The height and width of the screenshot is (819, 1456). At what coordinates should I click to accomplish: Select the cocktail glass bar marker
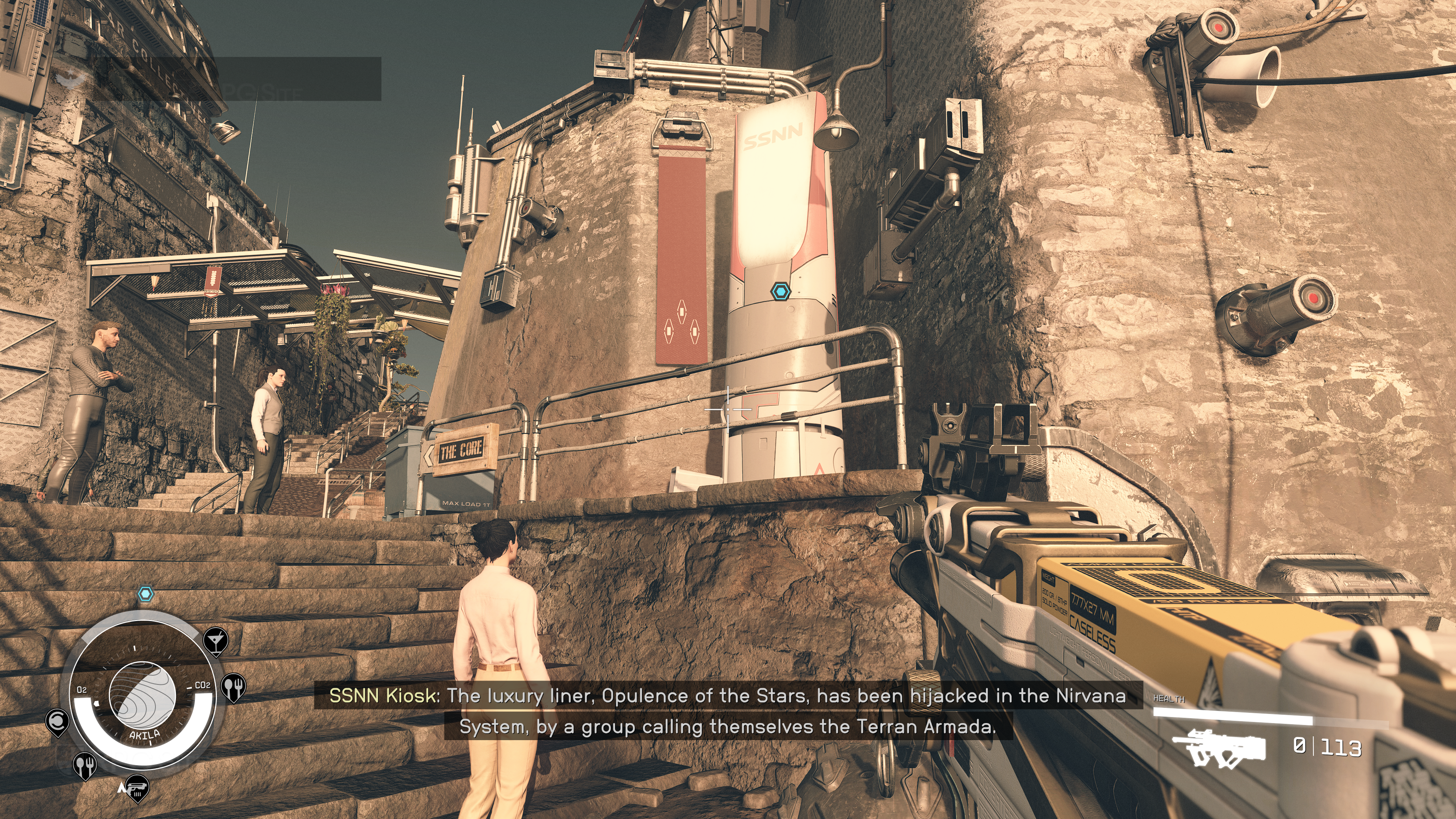215,640
